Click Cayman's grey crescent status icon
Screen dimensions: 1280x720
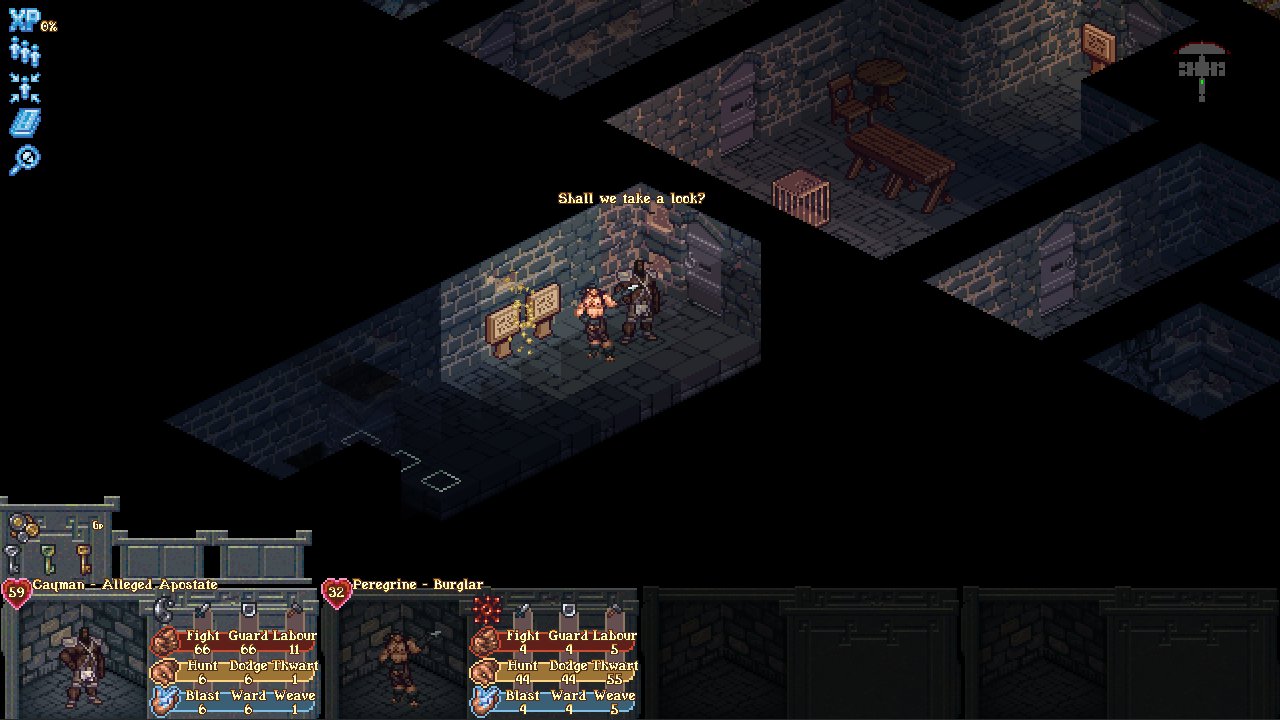(x=165, y=608)
